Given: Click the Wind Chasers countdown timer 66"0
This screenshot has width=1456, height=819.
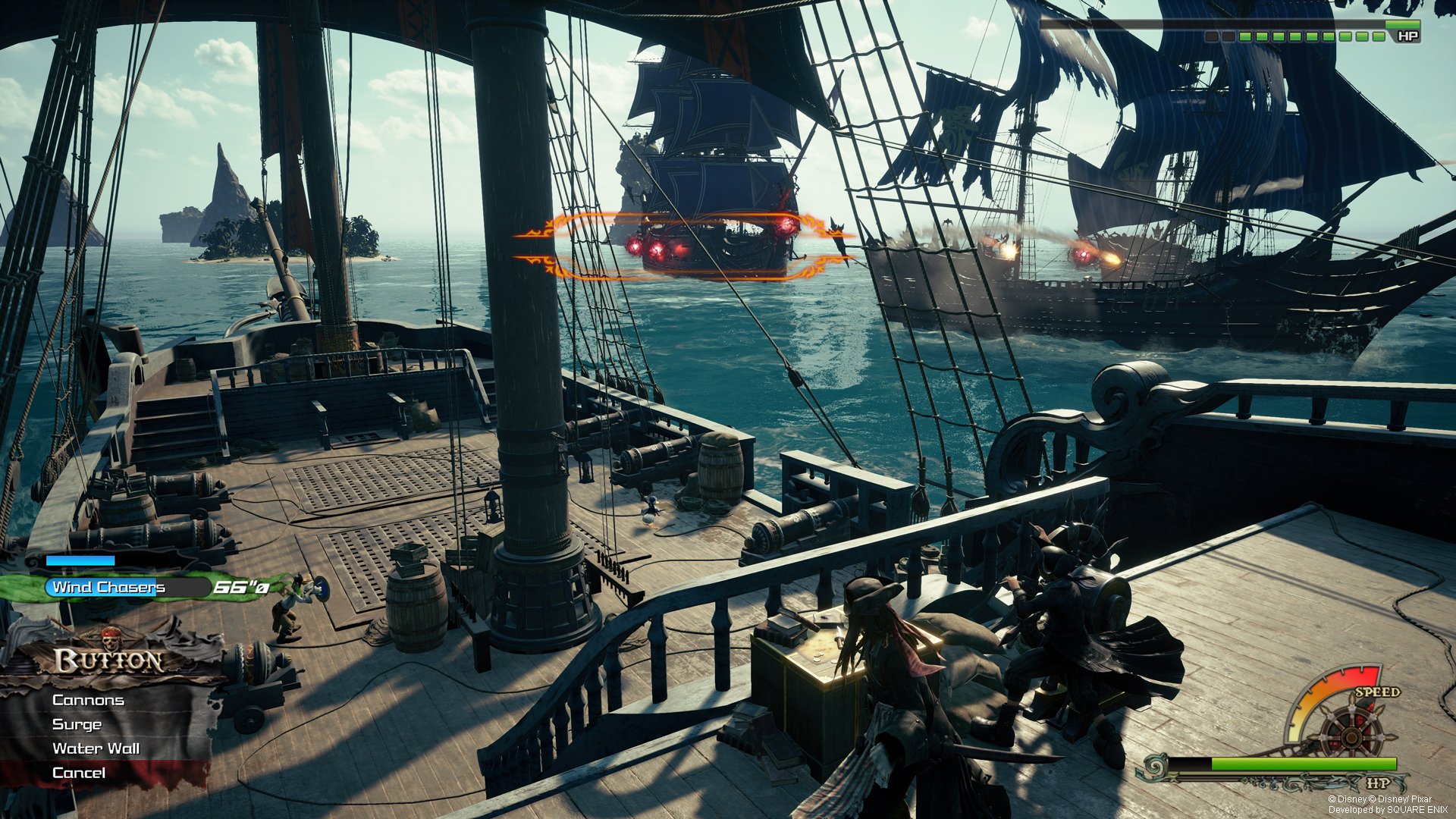Looking at the screenshot, I should (x=241, y=586).
